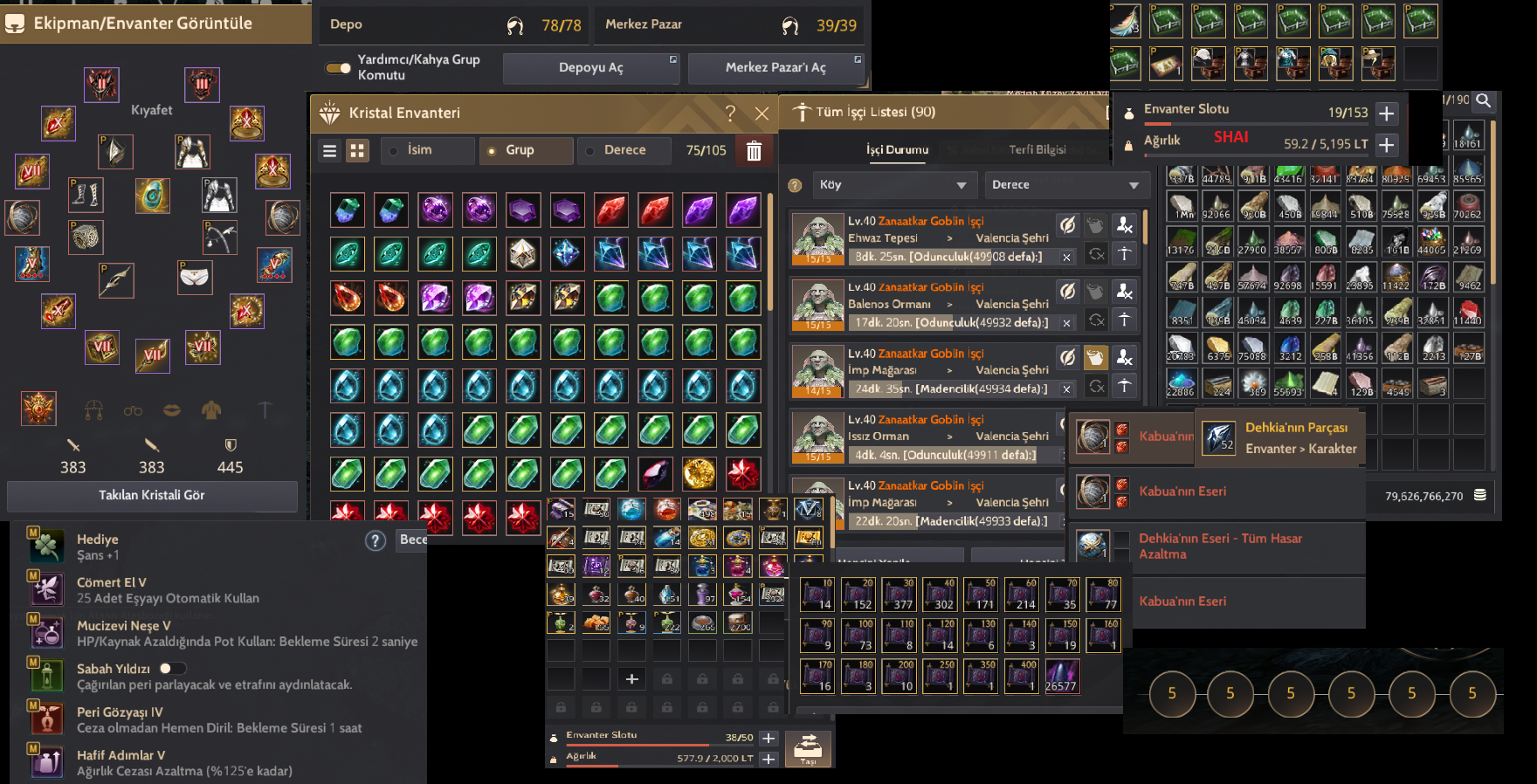Click the trash icon in Kristal Envanteri
Screen dimensions: 1537x784
pyautogui.click(x=755, y=151)
